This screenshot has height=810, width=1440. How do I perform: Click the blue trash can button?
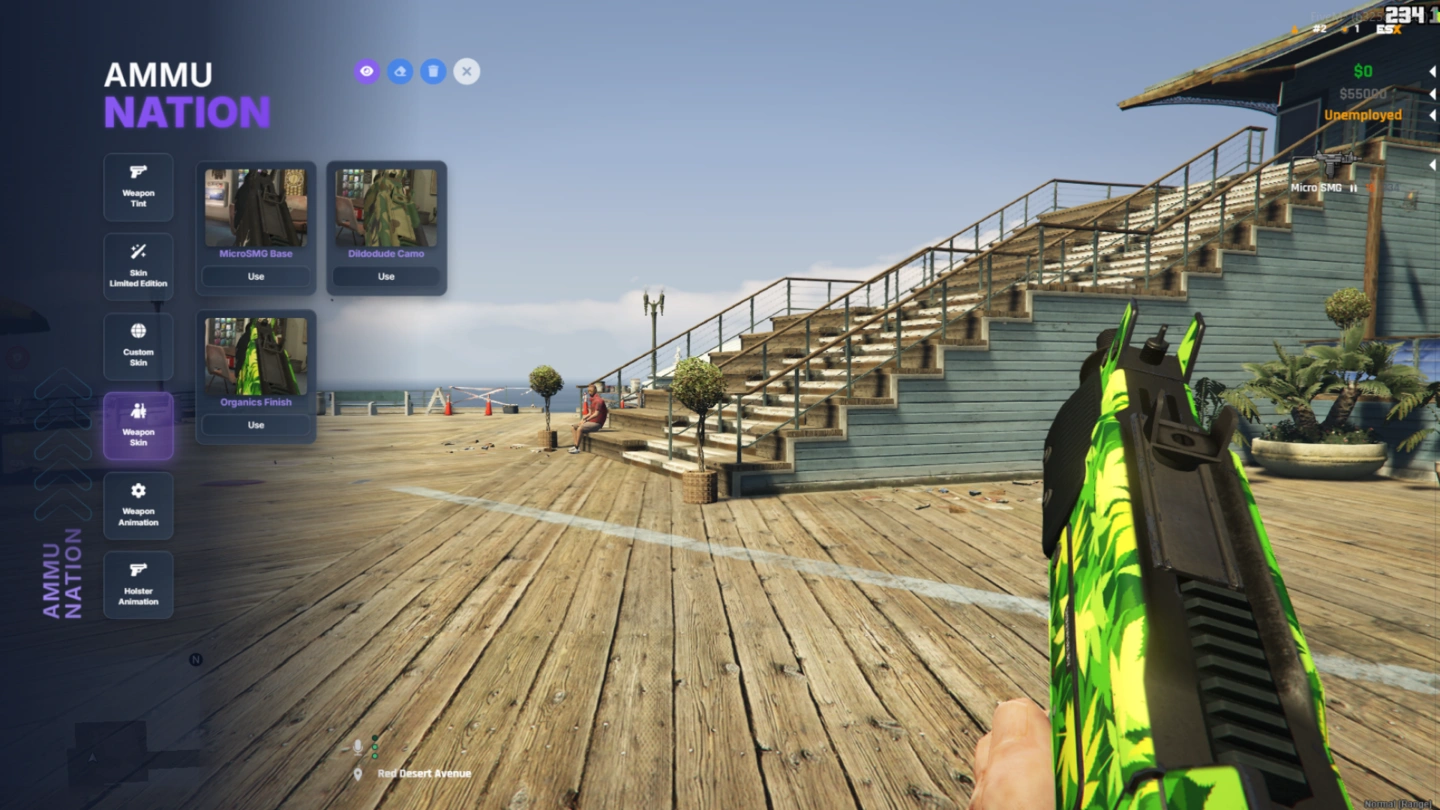pos(433,71)
